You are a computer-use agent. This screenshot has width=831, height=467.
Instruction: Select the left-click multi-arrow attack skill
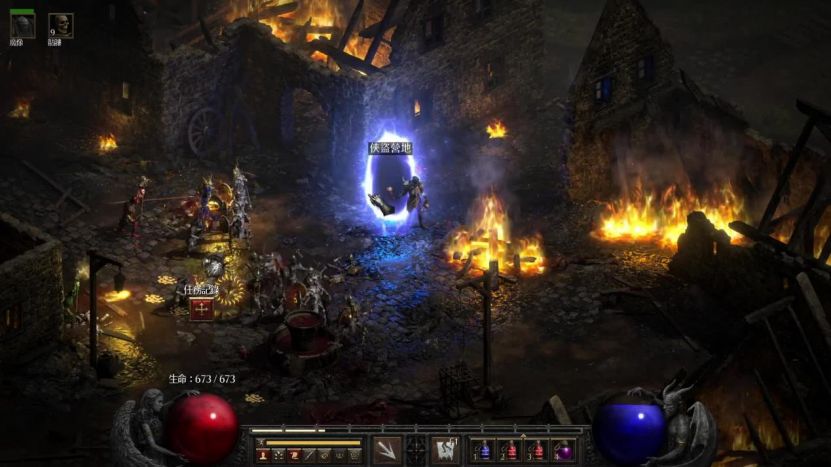click(388, 450)
